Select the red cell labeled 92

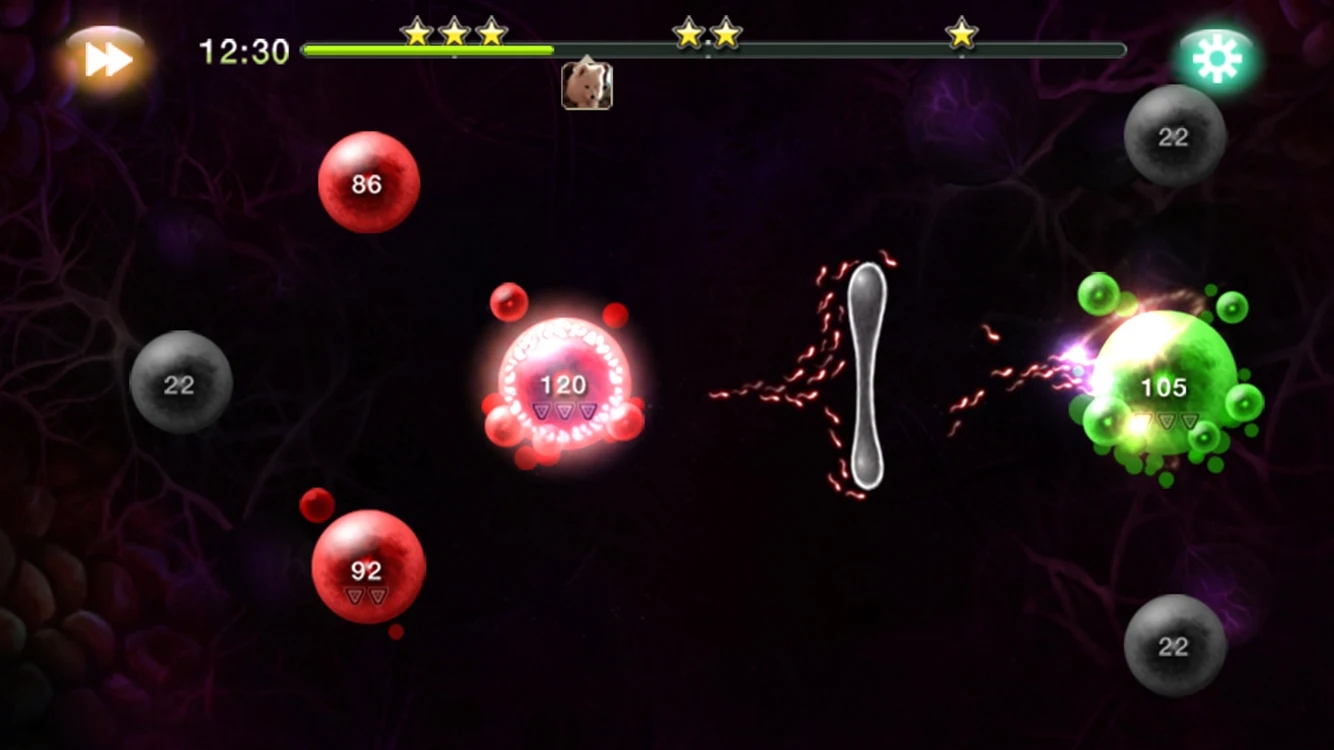tap(367, 567)
